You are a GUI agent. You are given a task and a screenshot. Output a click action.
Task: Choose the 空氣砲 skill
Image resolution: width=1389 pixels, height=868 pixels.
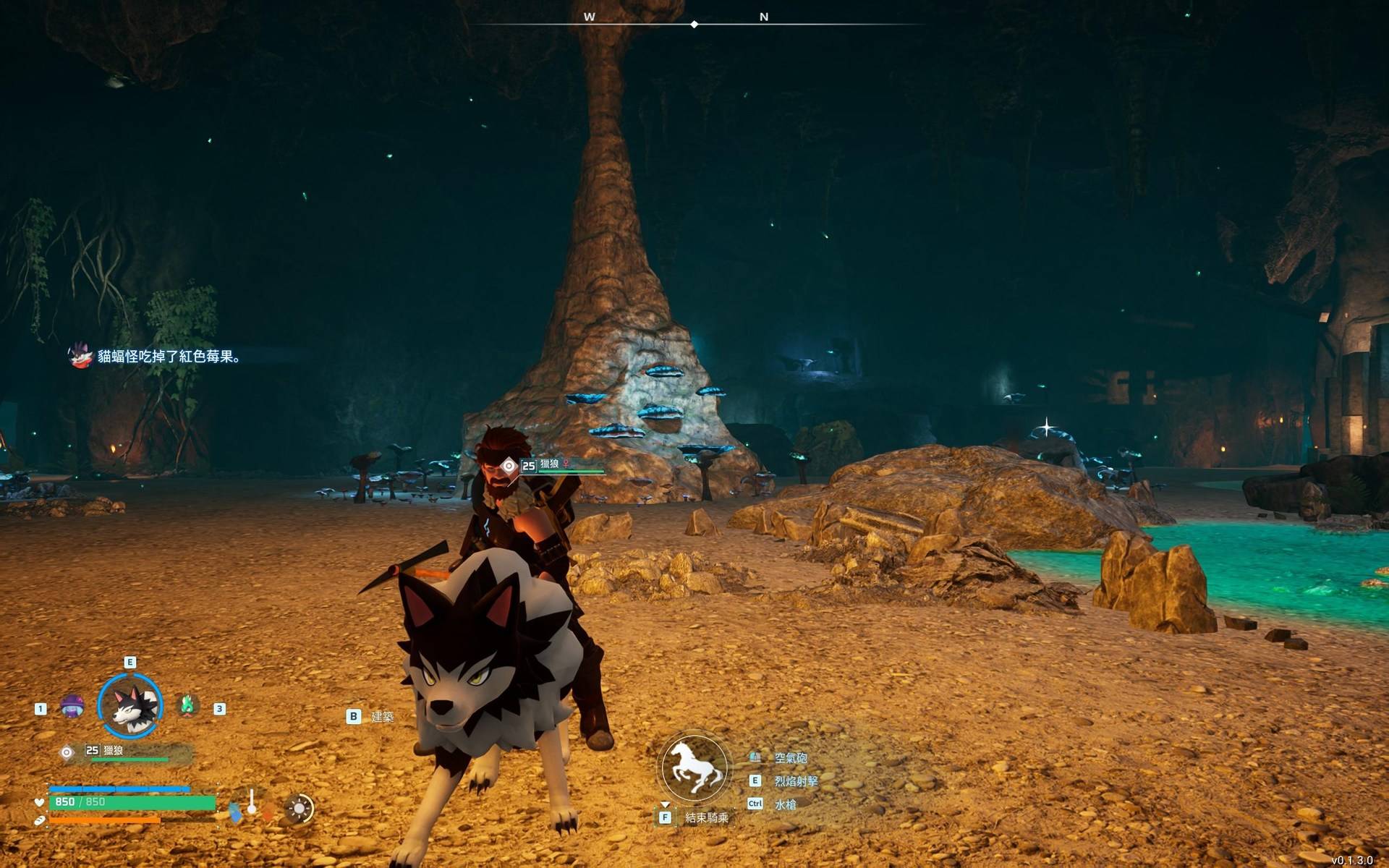(x=790, y=758)
